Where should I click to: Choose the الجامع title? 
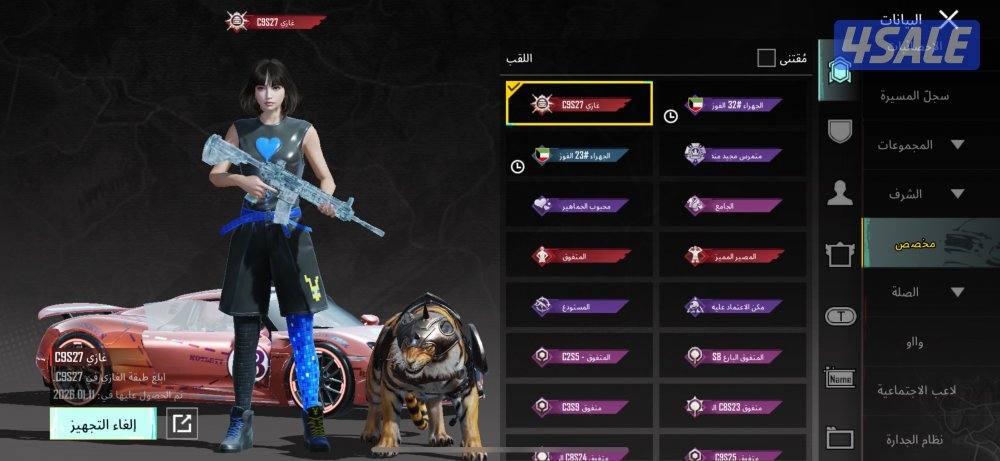click(x=733, y=205)
